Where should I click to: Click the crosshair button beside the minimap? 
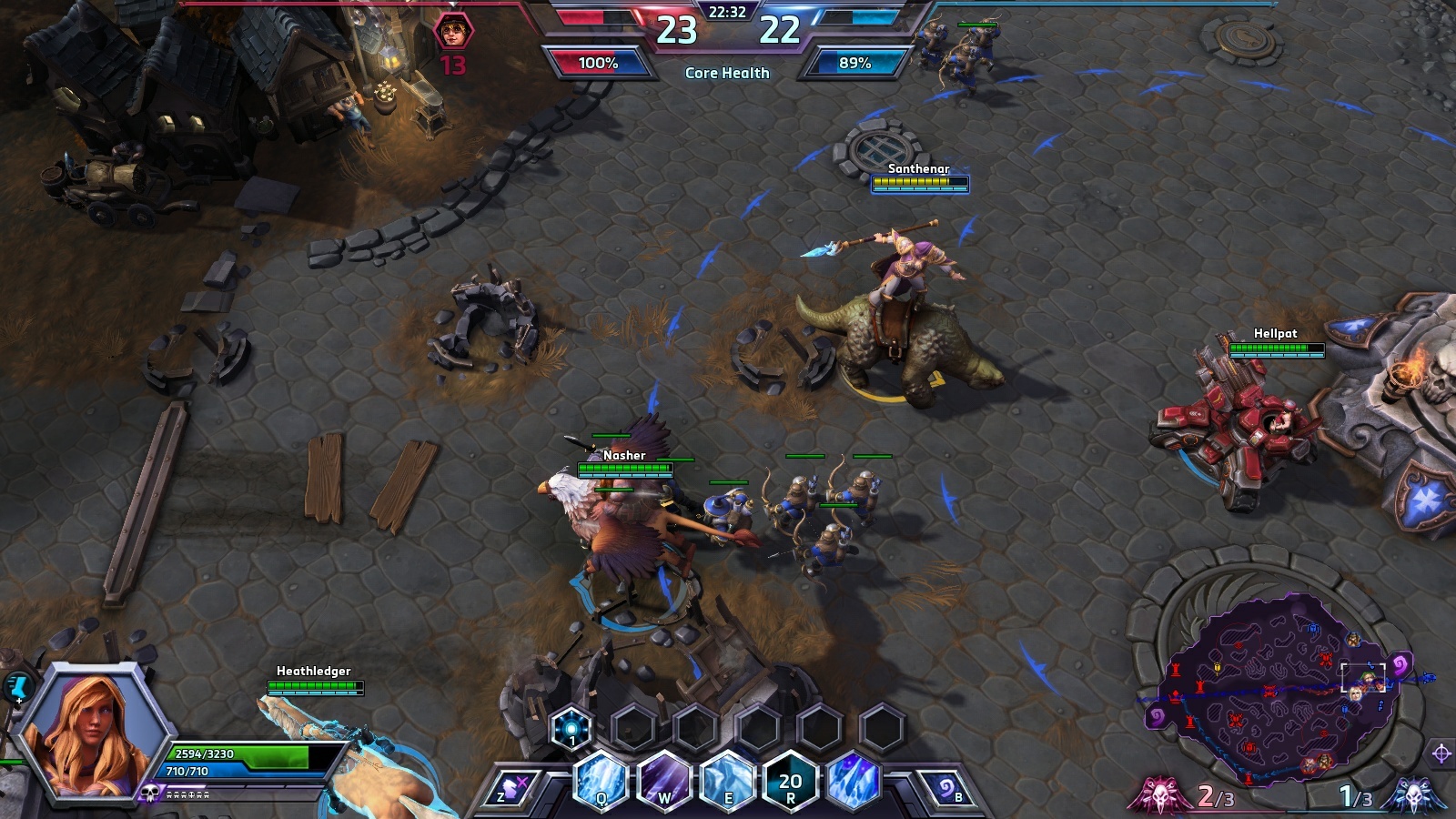click(1441, 753)
